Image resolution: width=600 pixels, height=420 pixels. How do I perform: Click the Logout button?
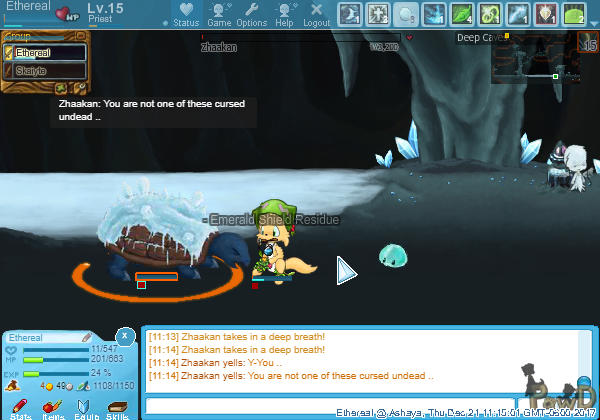click(x=316, y=14)
